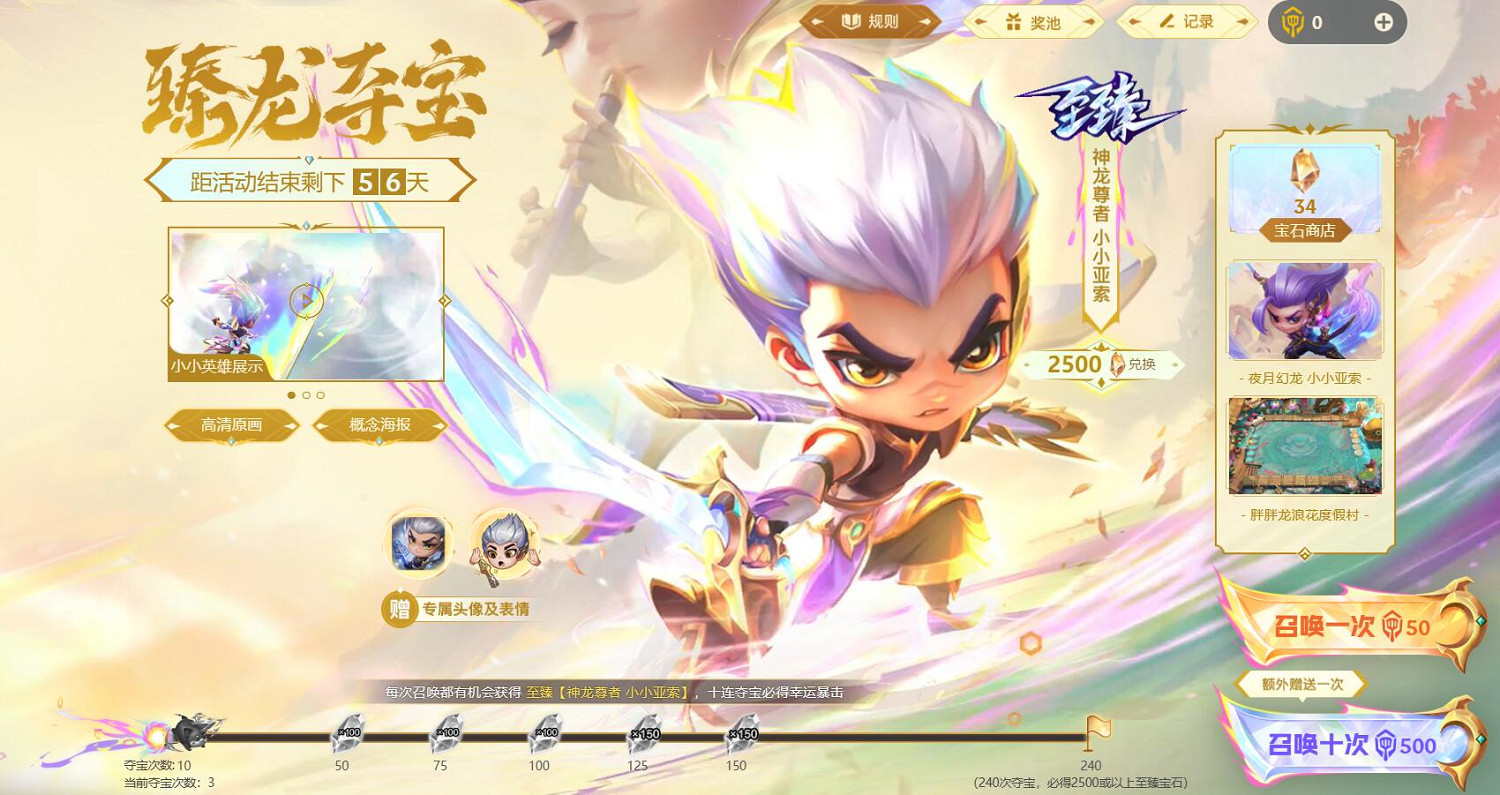Open the 夜月幻龙 小小亚索 thumbnail
Image resolution: width=1500 pixels, height=795 pixels.
pyautogui.click(x=1303, y=311)
